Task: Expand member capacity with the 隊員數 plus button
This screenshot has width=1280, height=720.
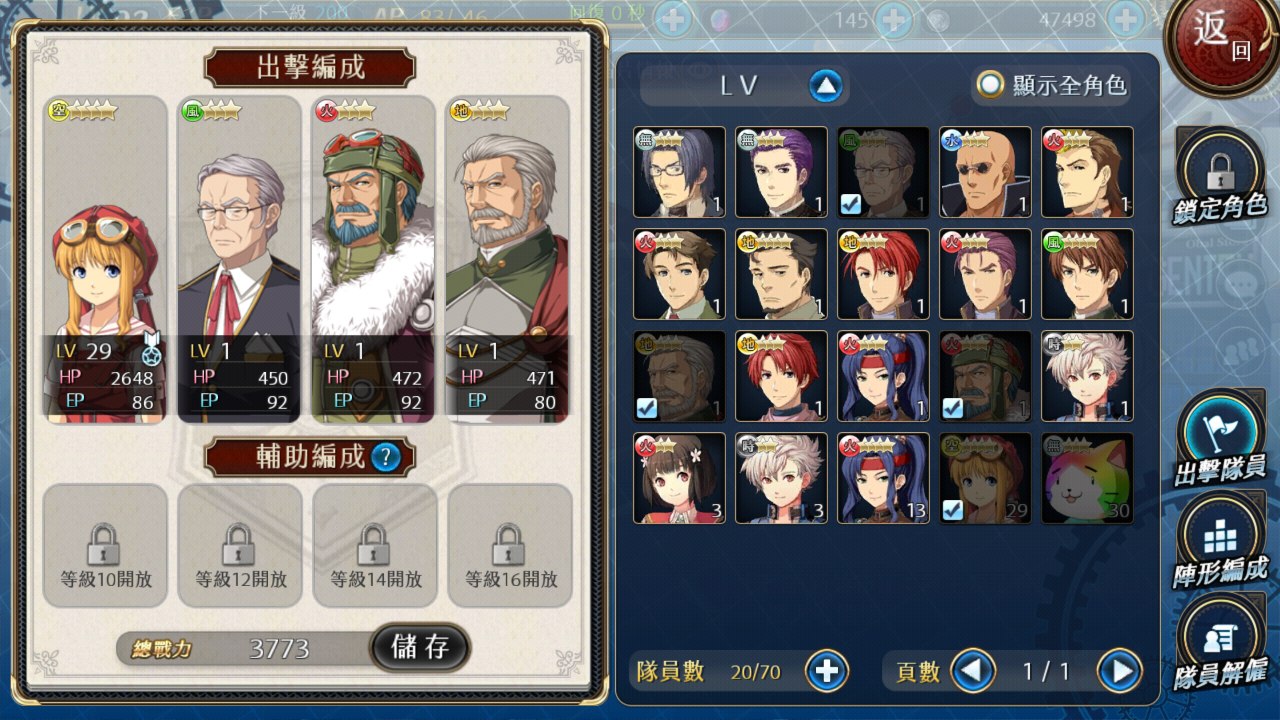Action: tap(826, 671)
